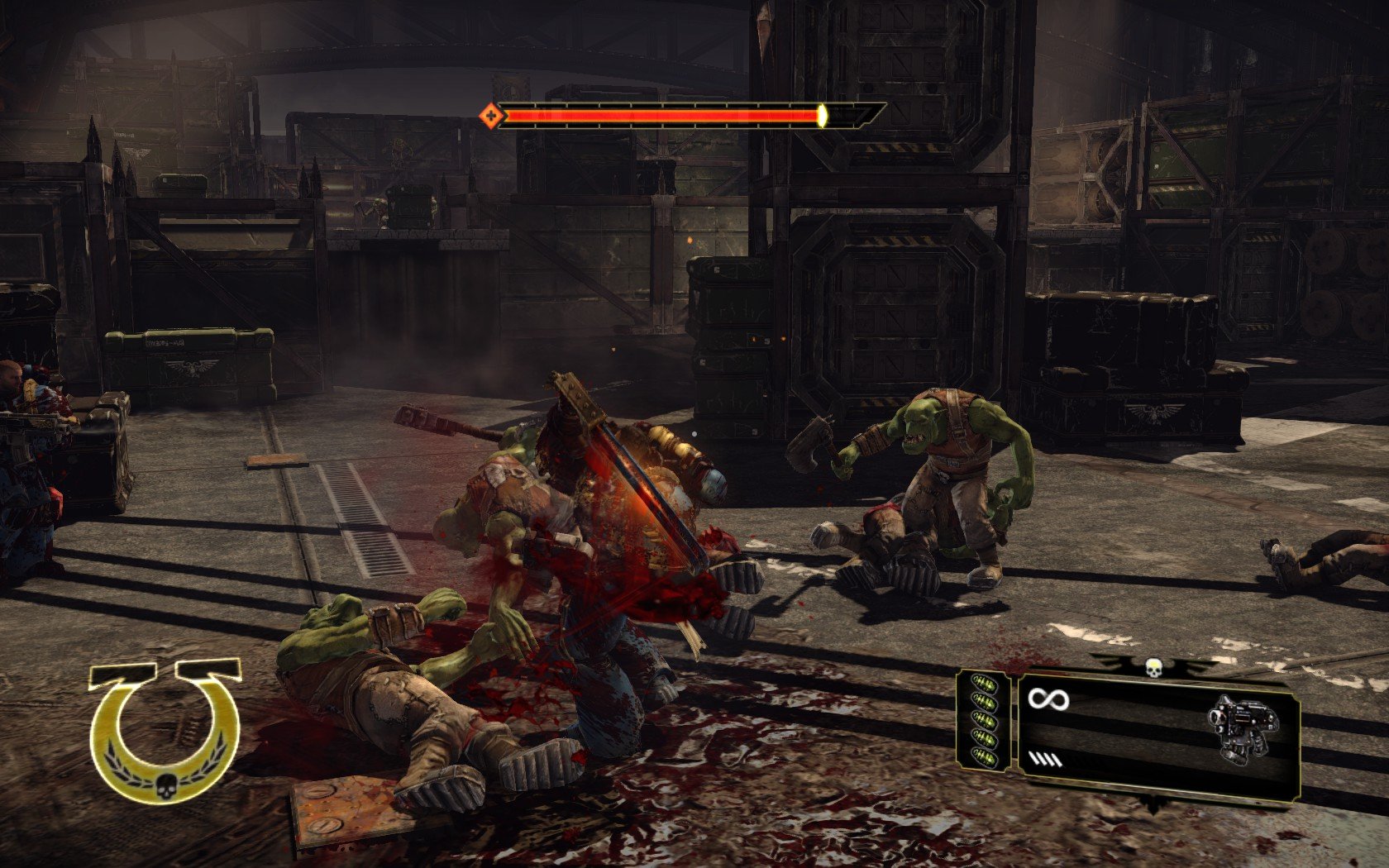Click the second-from-top grenade icon
Viewport: 1389px width, 868px height.
coord(985,701)
